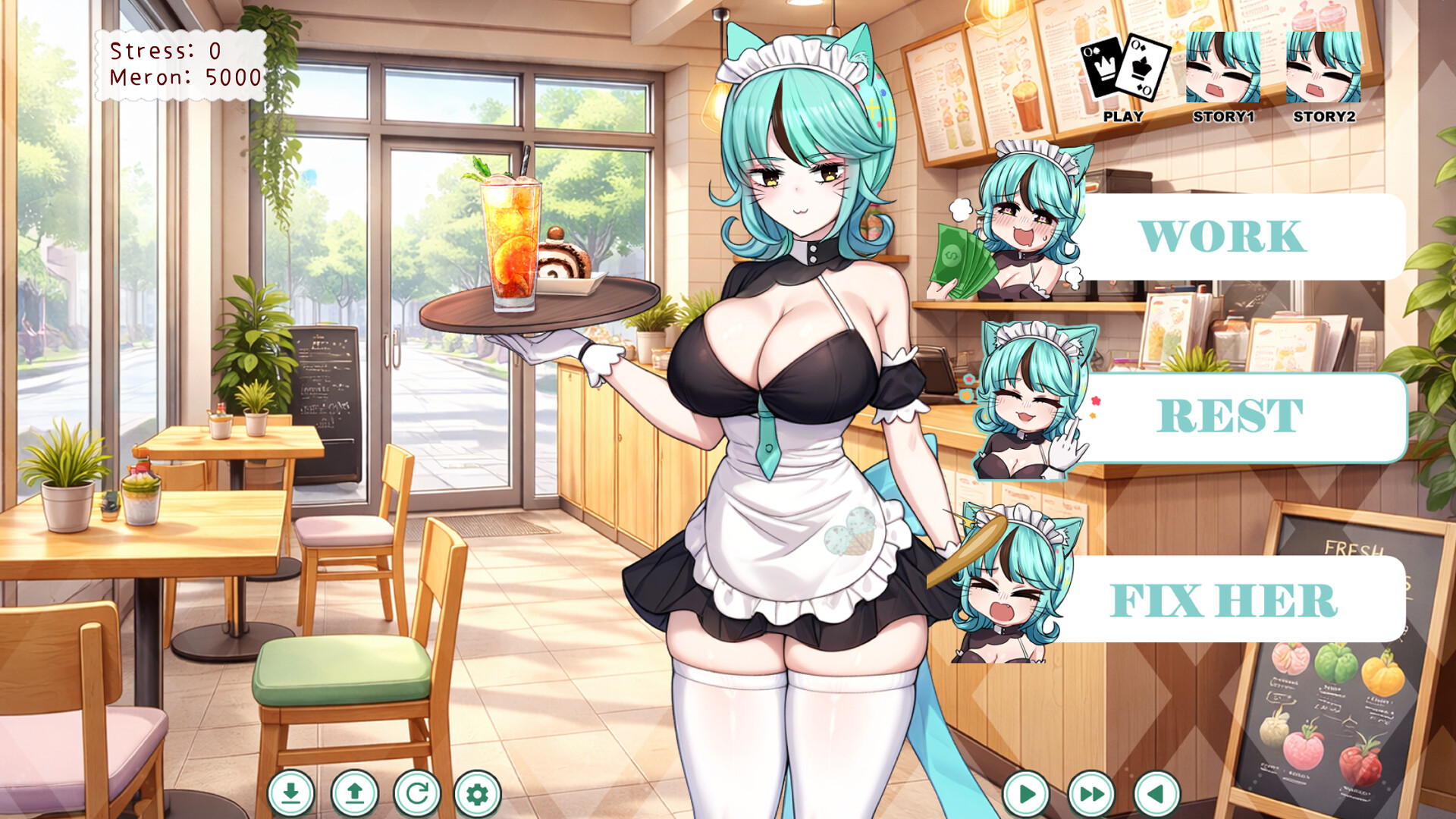Click the FIX HER button
The width and height of the screenshot is (1456, 819).
(x=1222, y=601)
